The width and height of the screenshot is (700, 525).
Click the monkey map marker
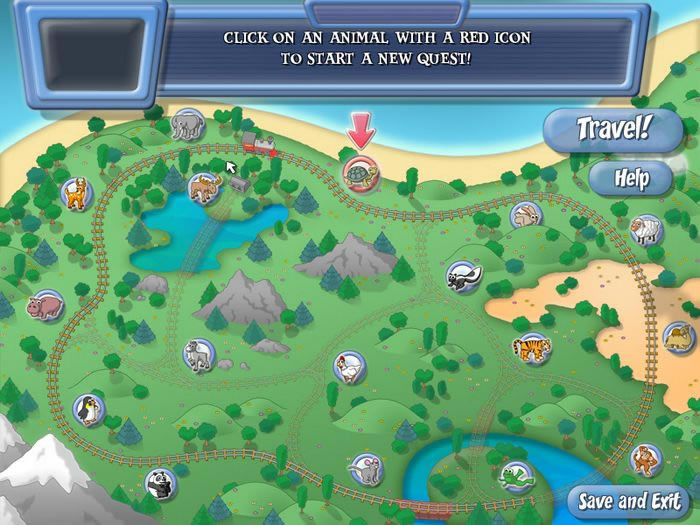646,460
